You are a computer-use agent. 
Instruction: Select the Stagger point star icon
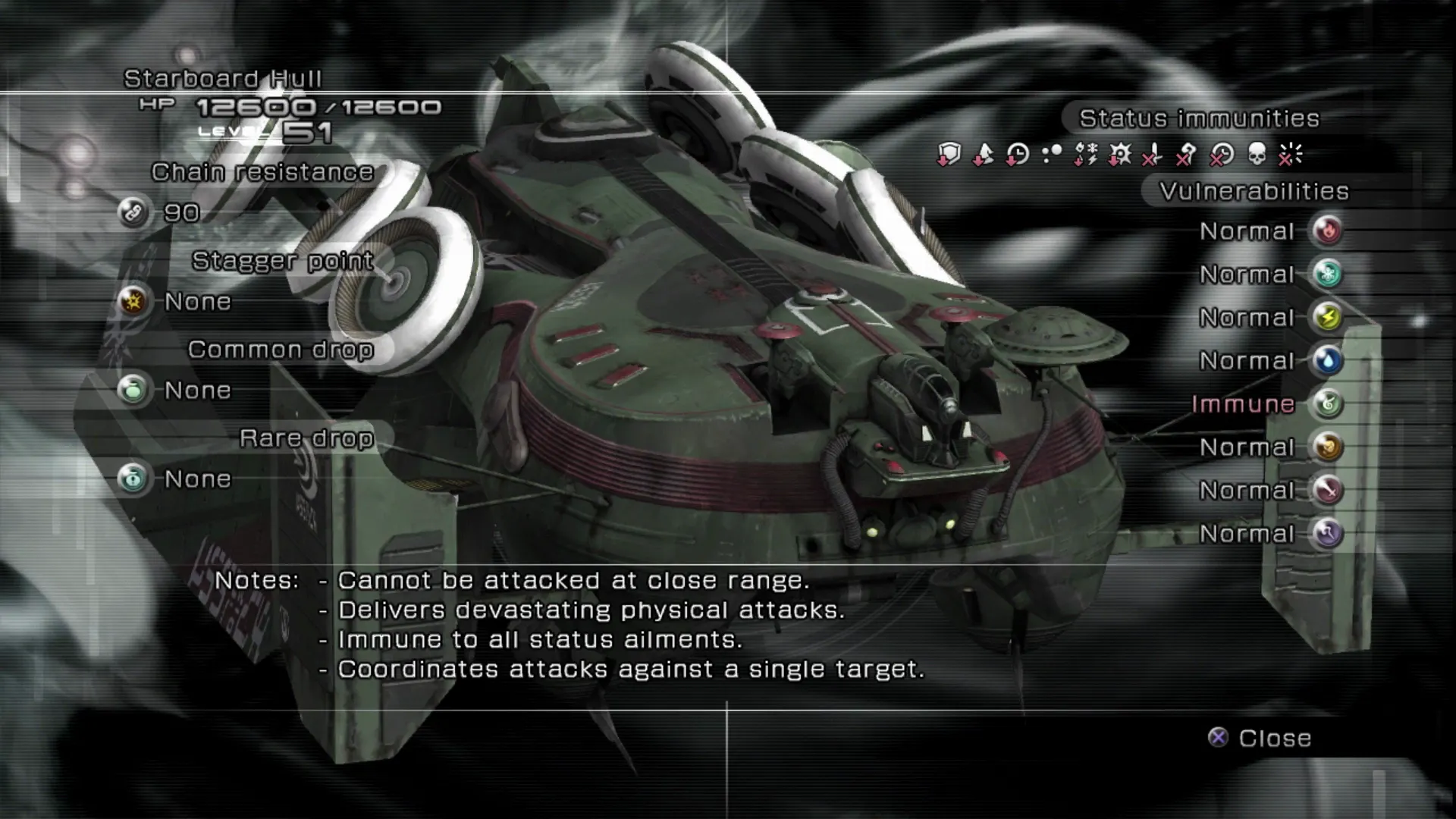point(133,302)
